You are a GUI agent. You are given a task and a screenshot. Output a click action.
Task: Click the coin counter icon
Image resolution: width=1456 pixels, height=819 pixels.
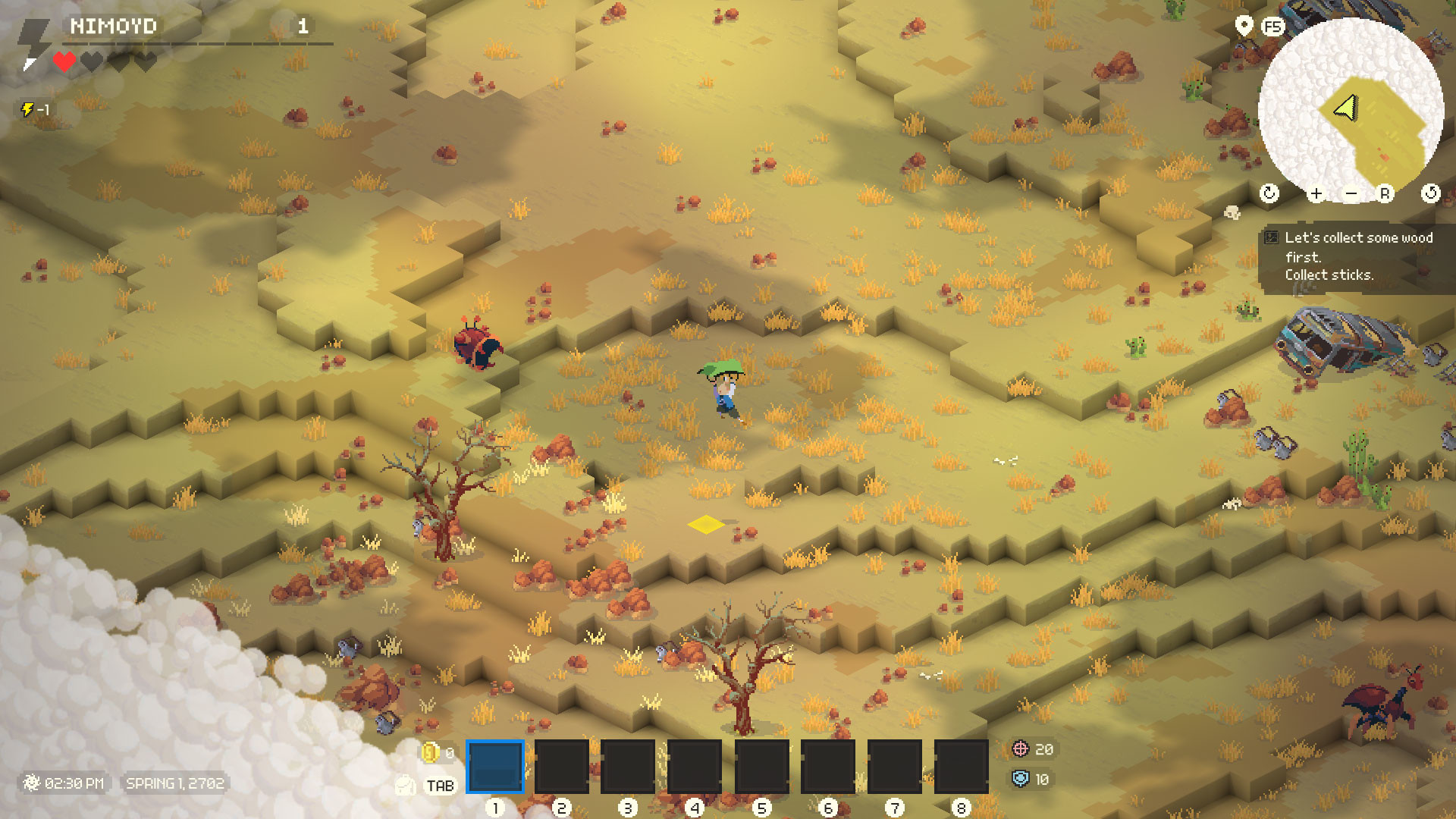429,752
